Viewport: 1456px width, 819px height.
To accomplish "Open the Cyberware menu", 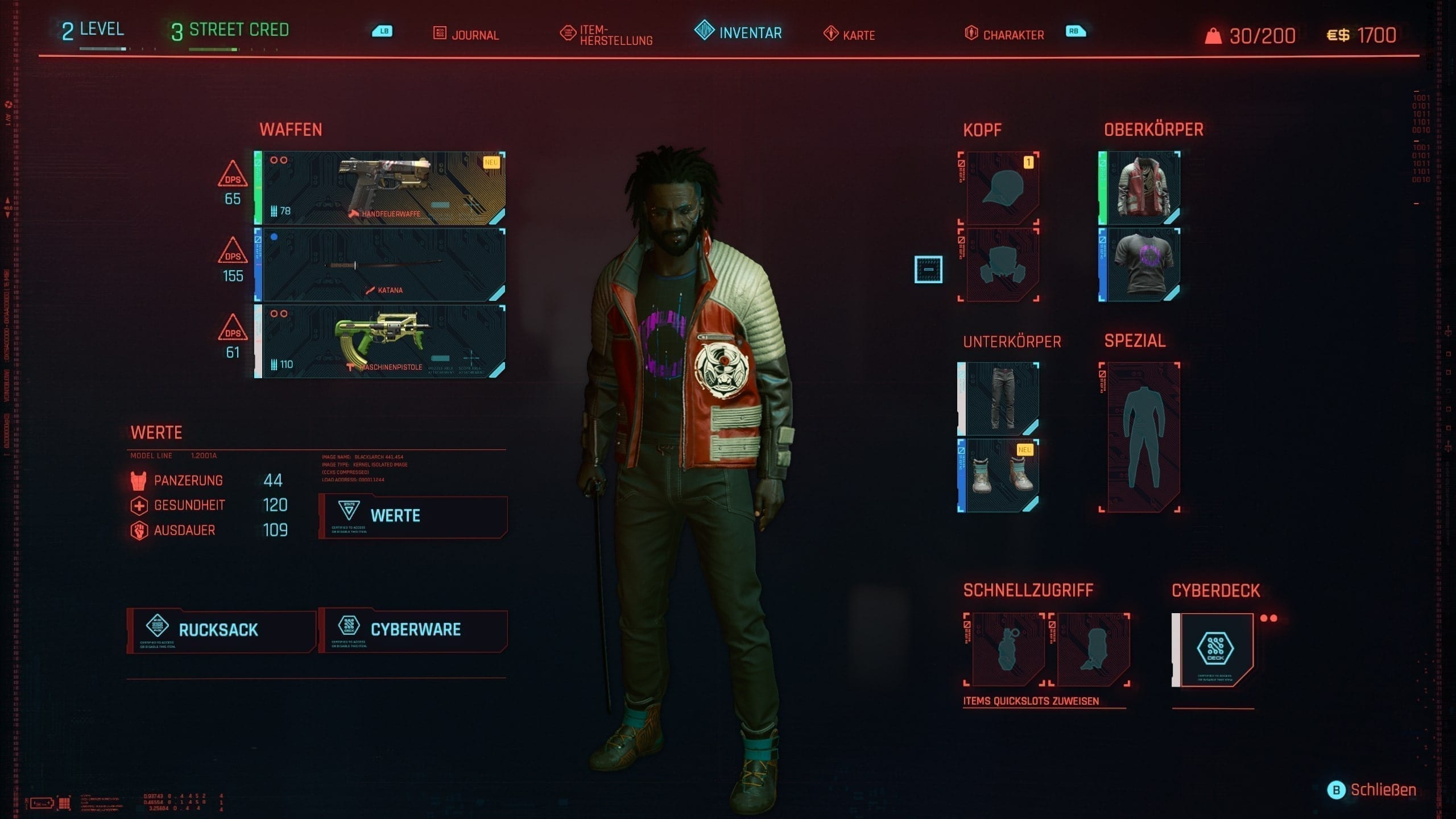I will point(412,630).
